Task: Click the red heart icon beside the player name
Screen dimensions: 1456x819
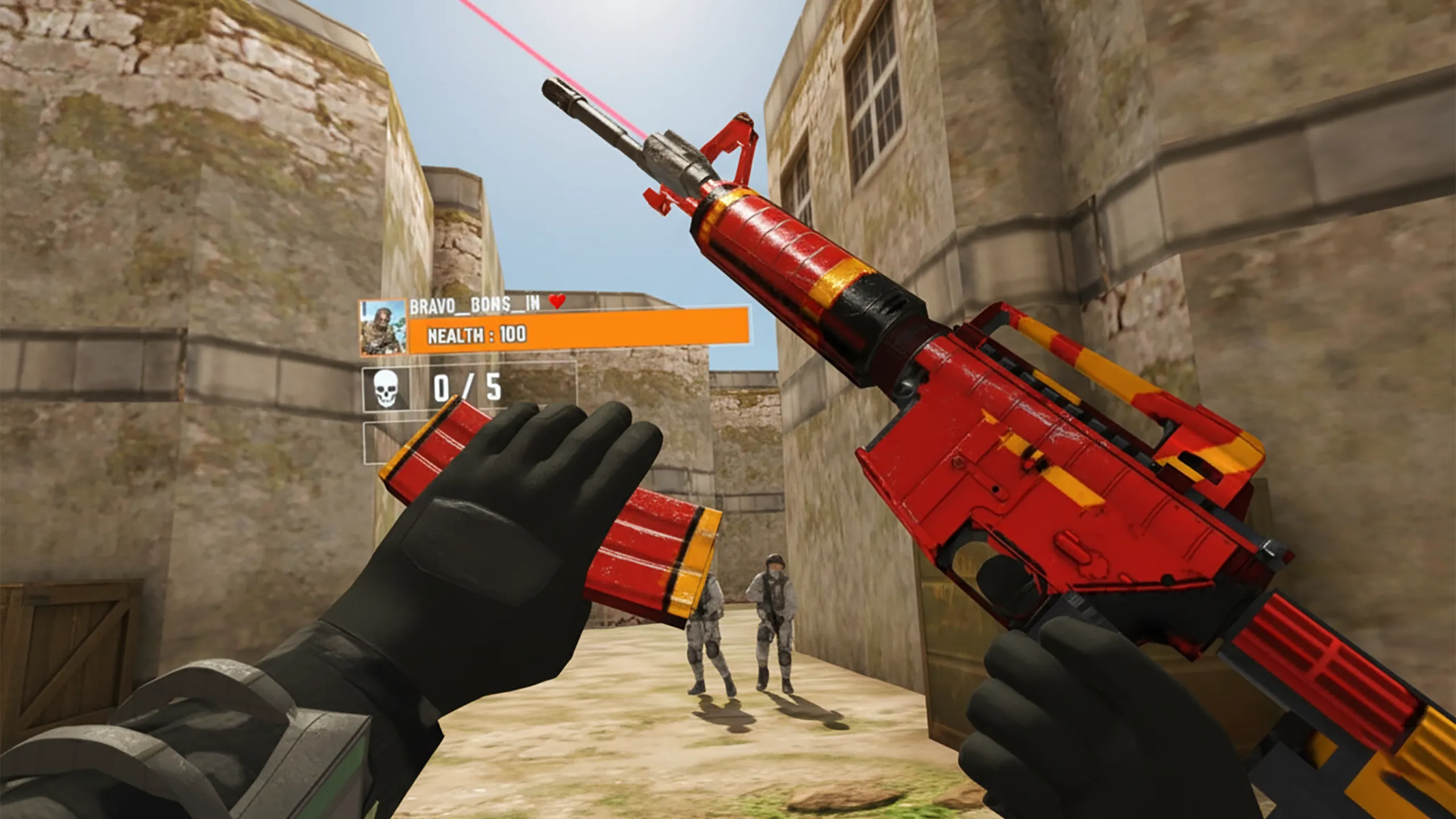Action: pos(557,301)
